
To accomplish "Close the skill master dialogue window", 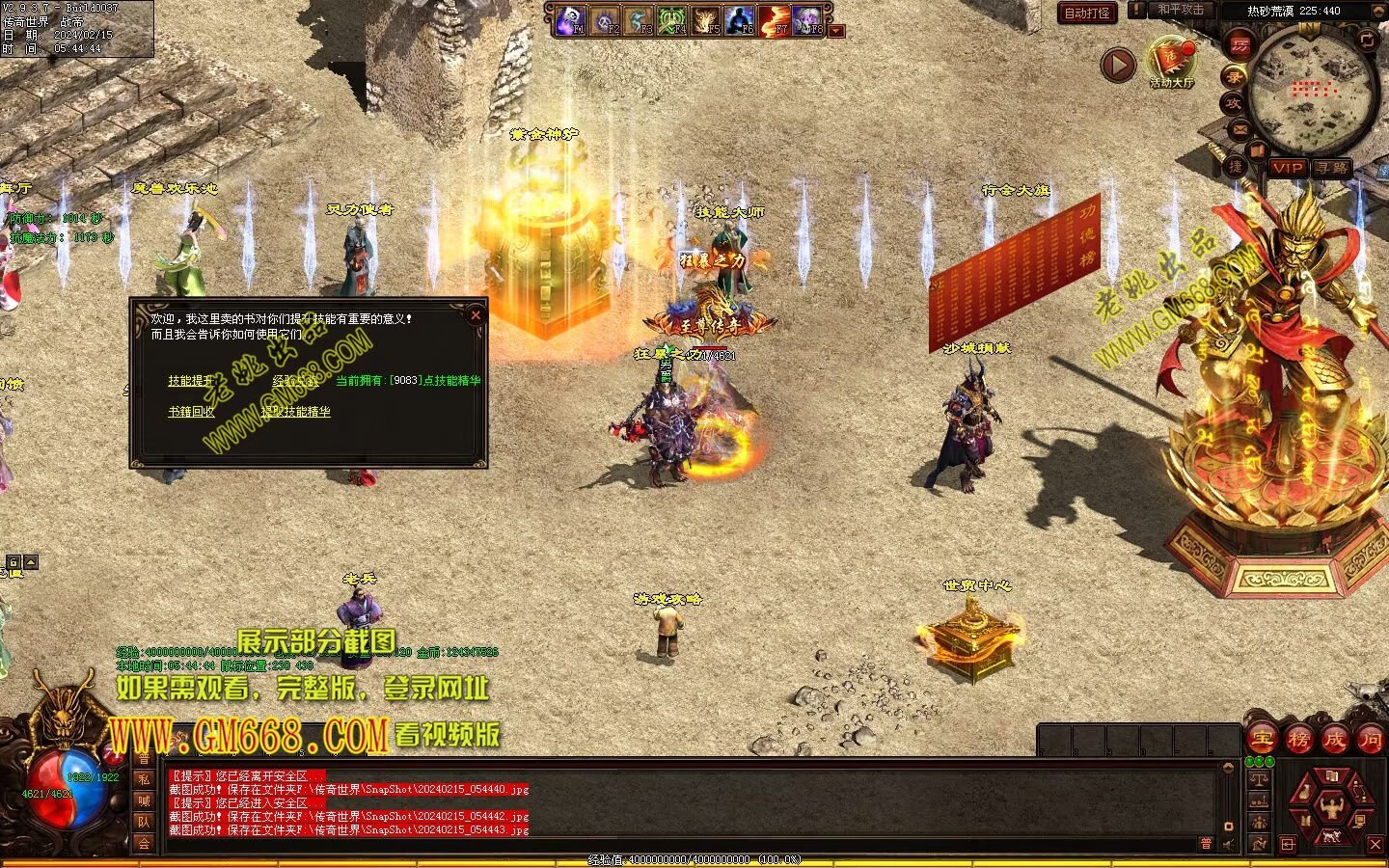I will [x=475, y=315].
